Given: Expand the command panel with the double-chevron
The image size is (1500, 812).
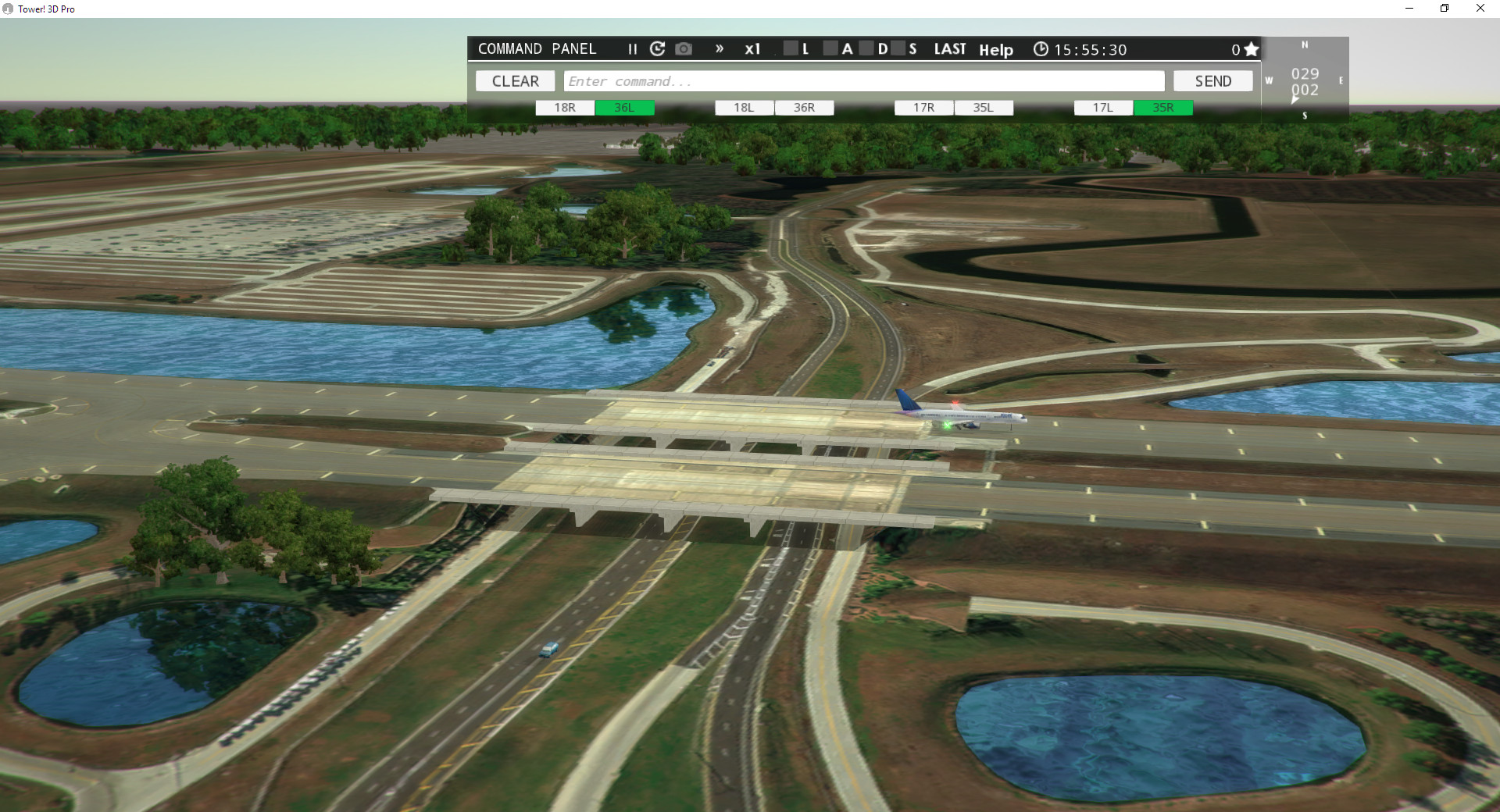Looking at the screenshot, I should pyautogui.click(x=719, y=48).
